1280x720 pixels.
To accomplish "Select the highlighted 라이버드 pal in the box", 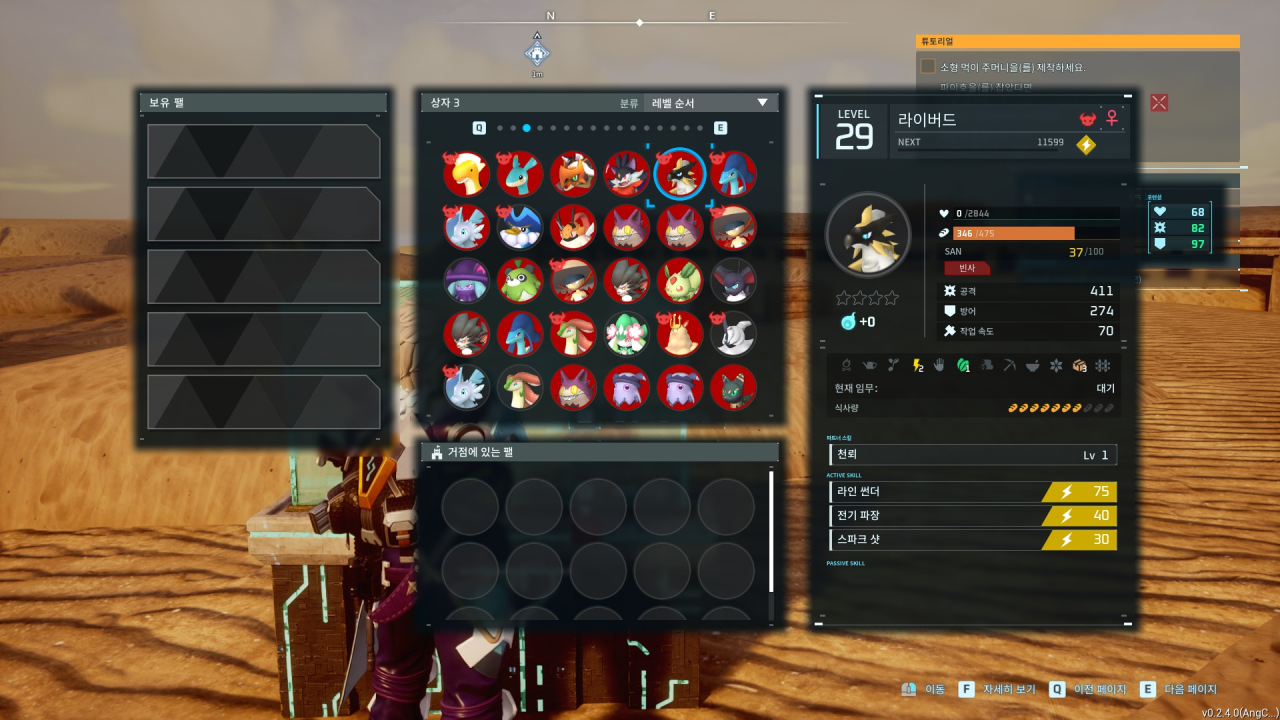I will click(x=680, y=174).
